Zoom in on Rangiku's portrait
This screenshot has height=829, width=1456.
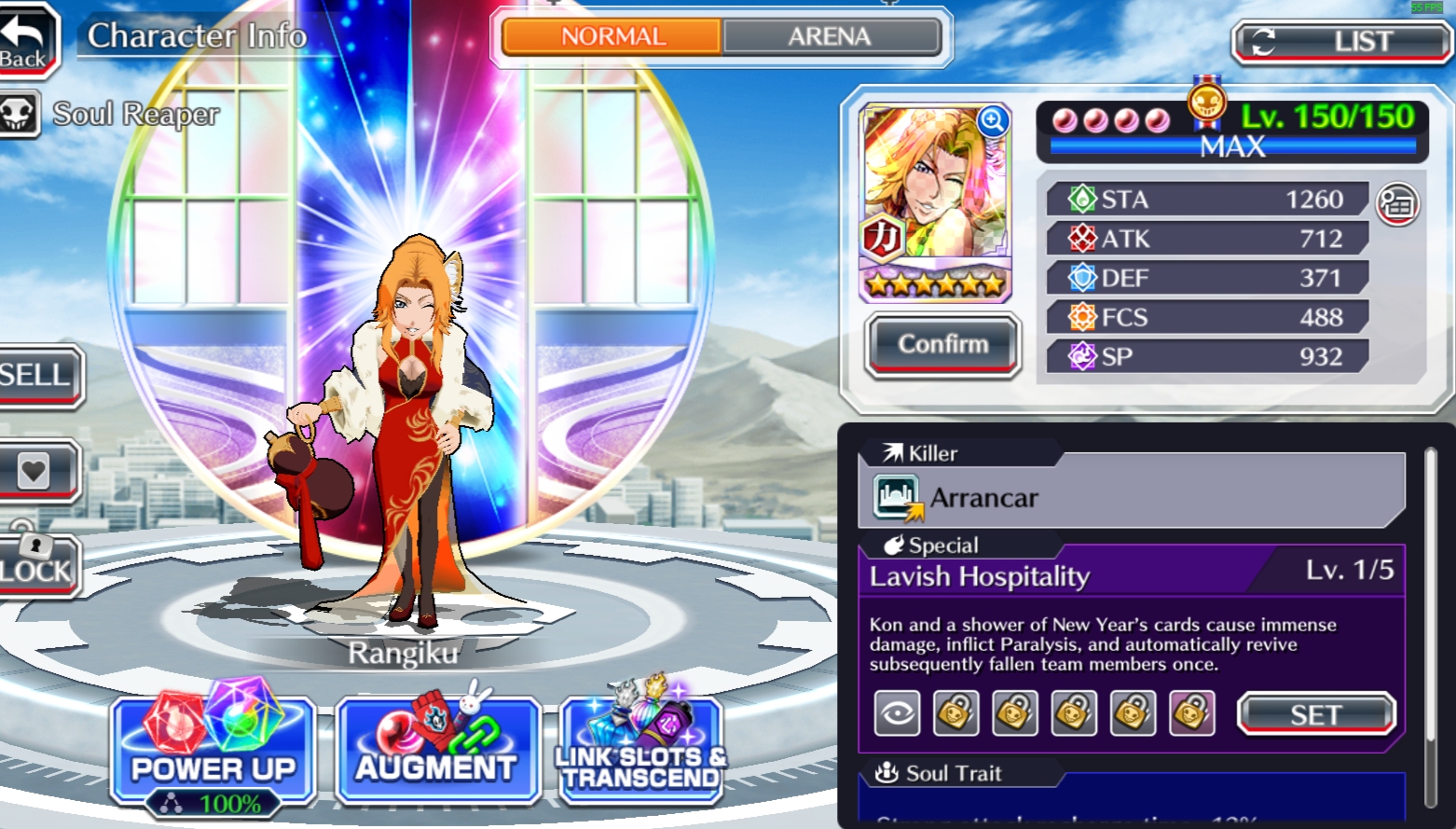[993, 121]
